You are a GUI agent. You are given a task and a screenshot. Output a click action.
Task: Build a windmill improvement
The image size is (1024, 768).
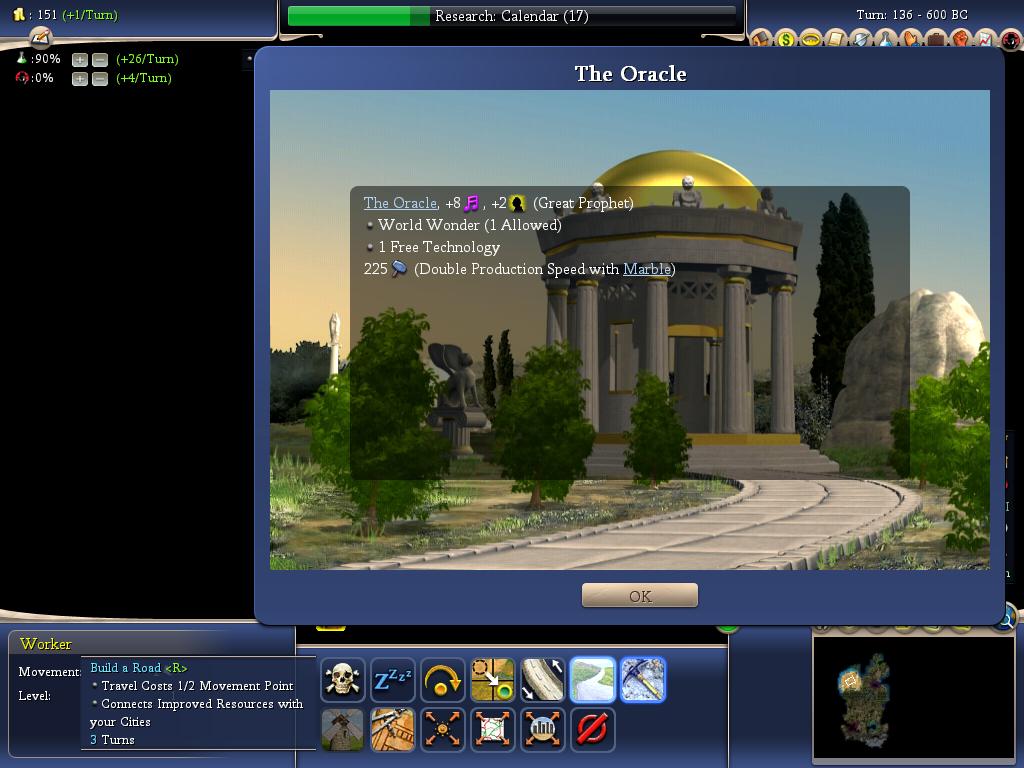tap(343, 729)
